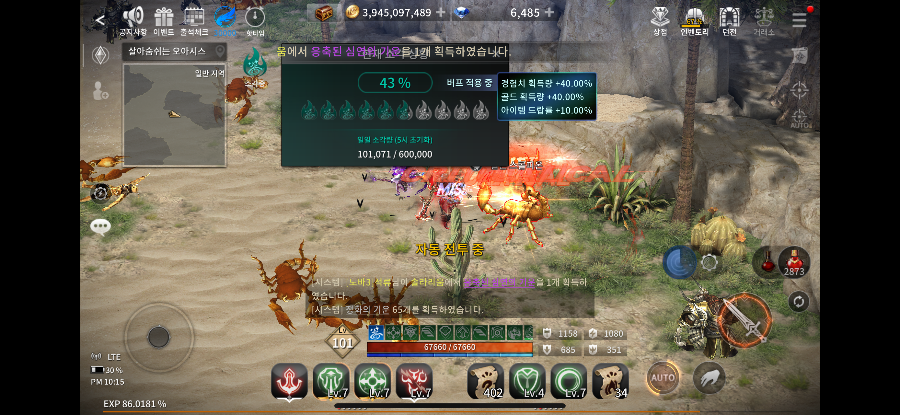Use the scroll item with 402 count
Screen dimensions: 900x415
click(486, 380)
